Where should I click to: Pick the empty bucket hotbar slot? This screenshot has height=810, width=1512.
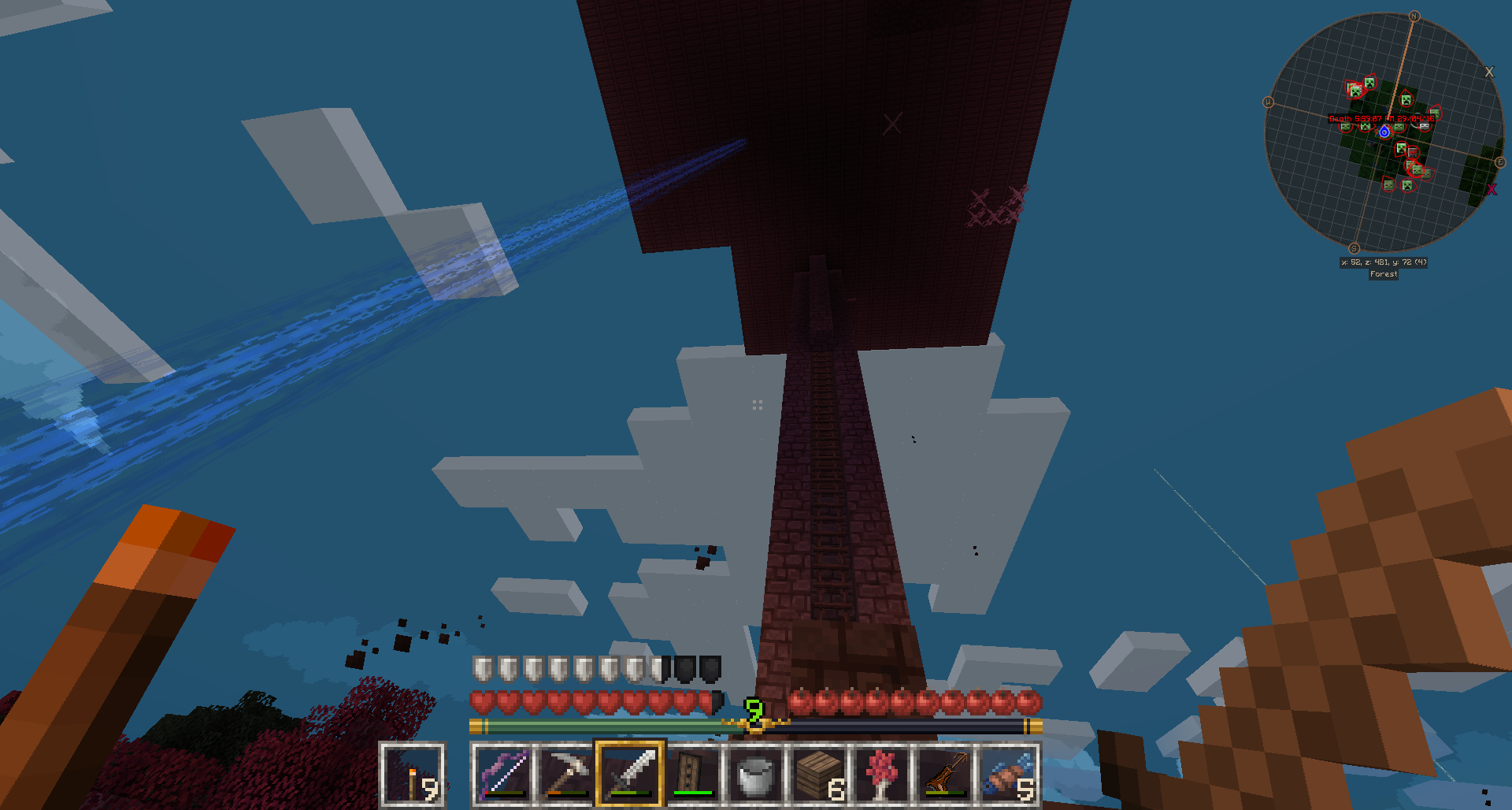756,774
